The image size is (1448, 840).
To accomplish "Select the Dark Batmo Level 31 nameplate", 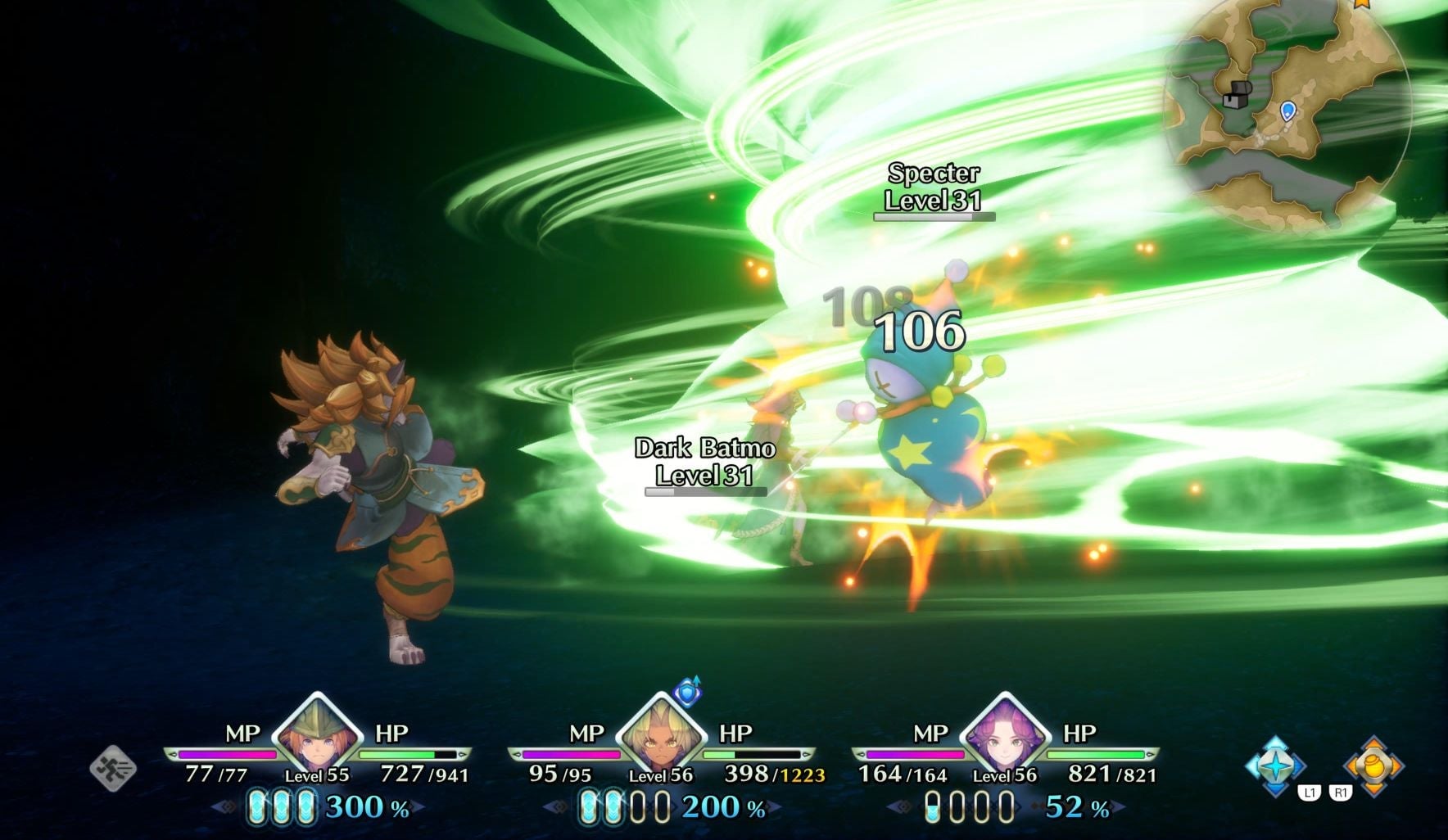I will 706,463.
